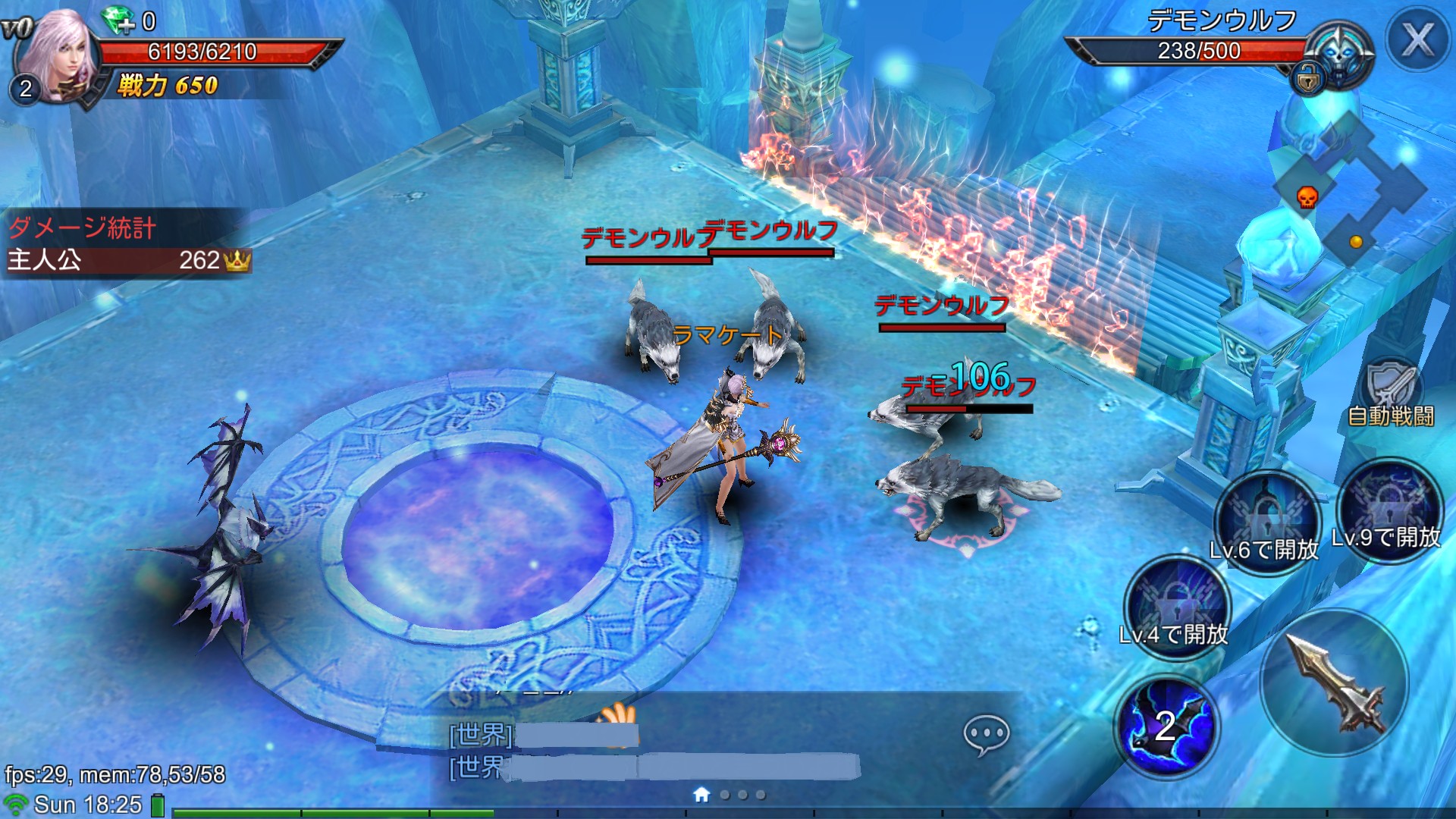Toggle the target lock padlock icon
The width and height of the screenshot is (1456, 819).
click(1308, 78)
